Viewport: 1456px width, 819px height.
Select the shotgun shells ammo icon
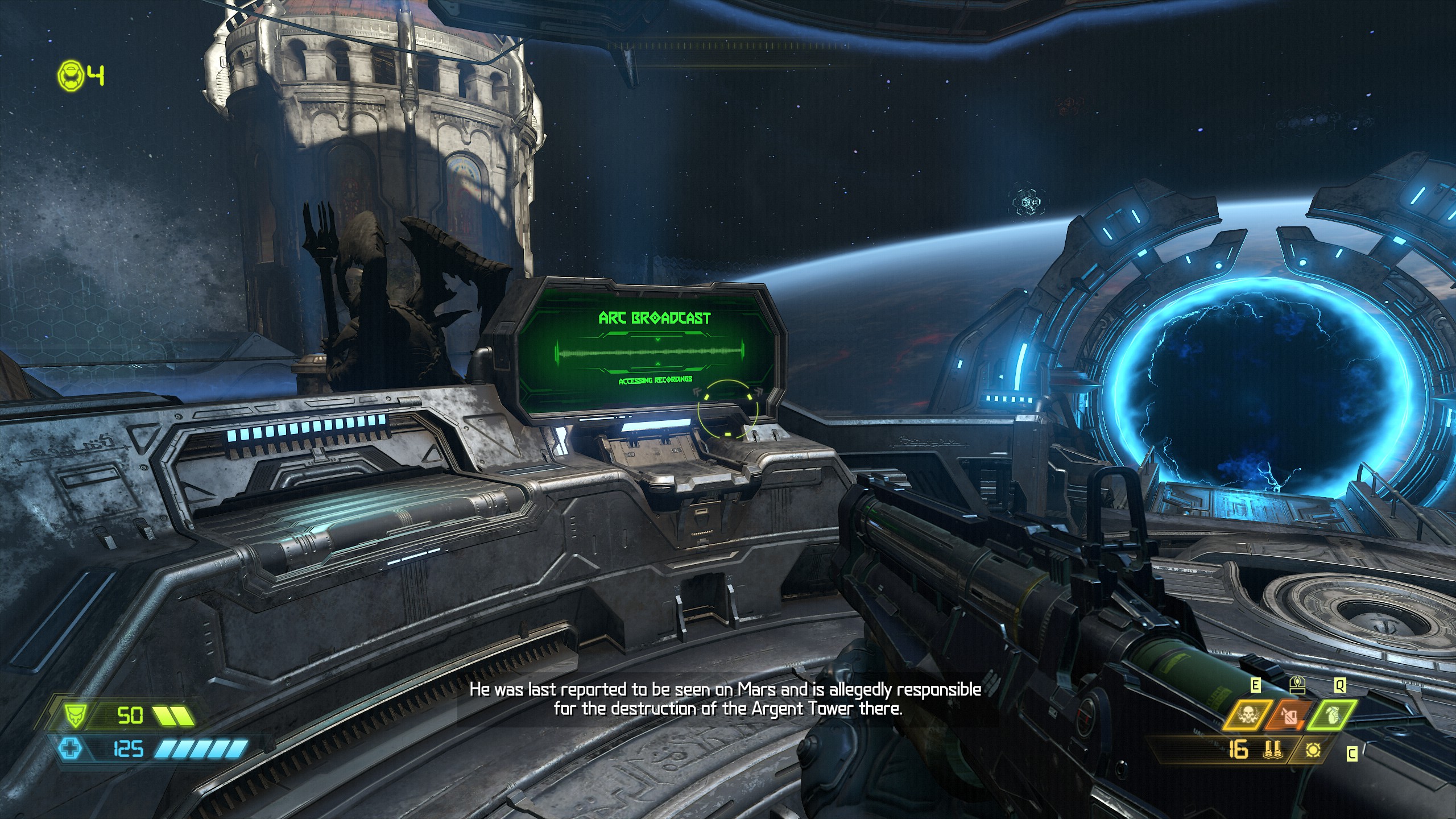1272,751
